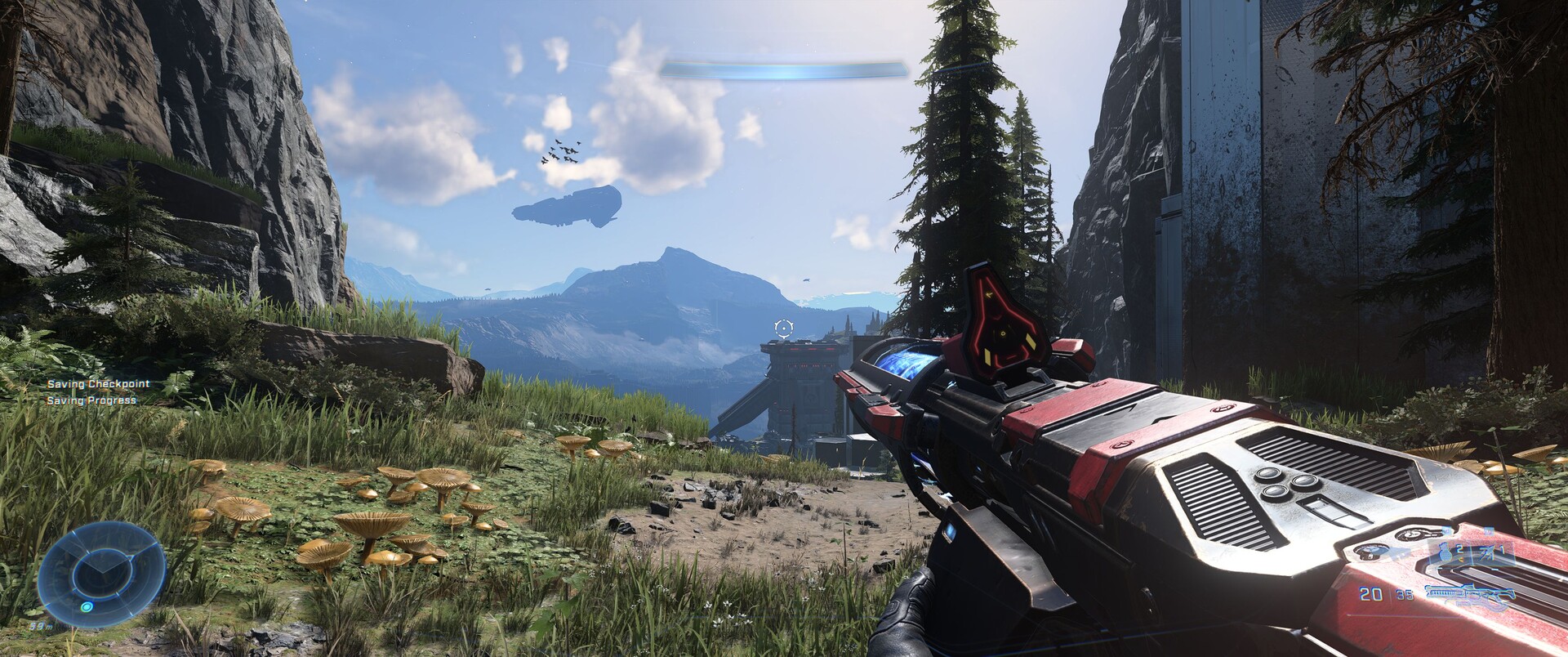Click the circular motion tracker radar

tap(100, 568)
